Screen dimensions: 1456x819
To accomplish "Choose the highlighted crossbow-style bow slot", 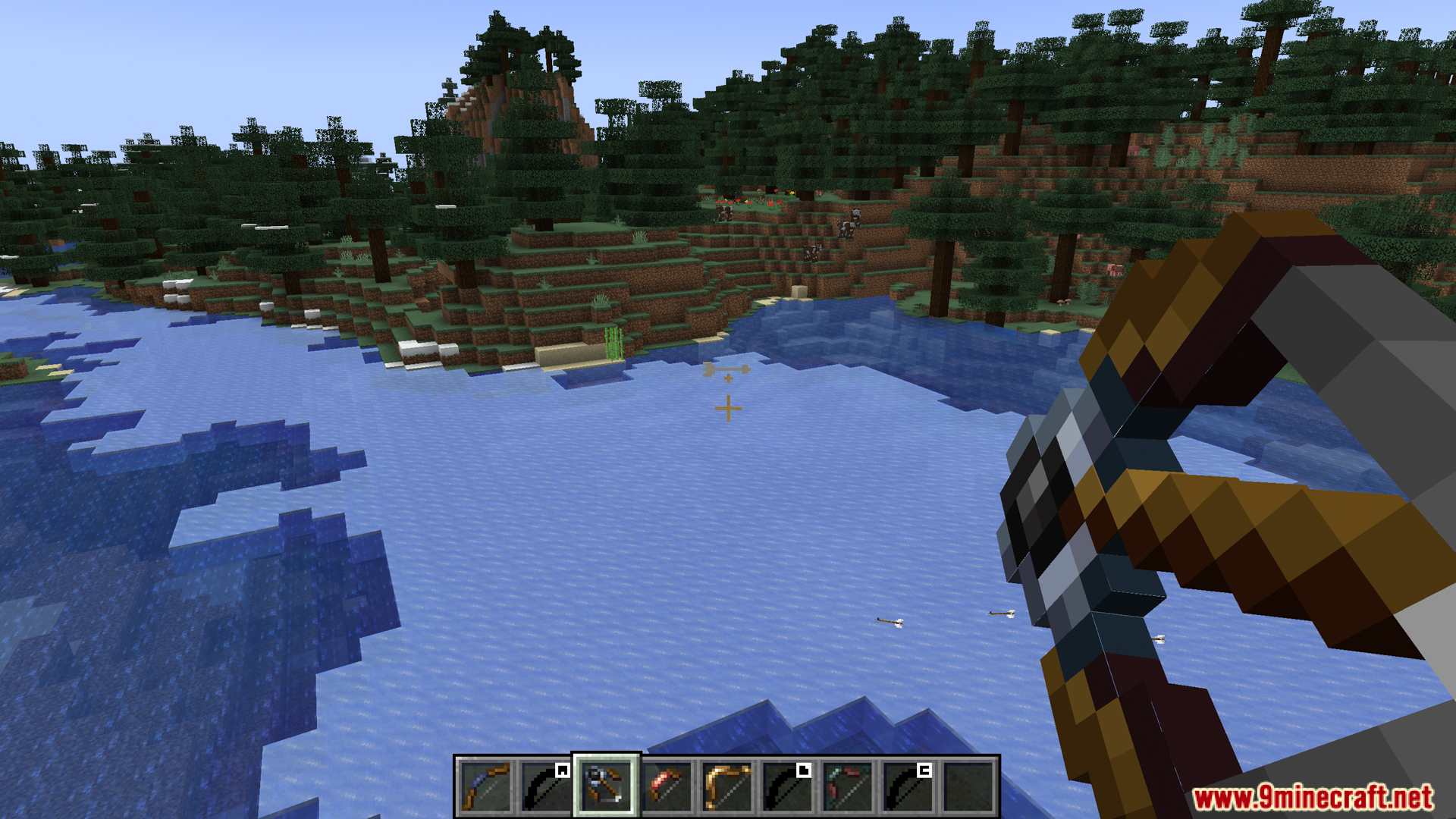I will coord(606,786).
